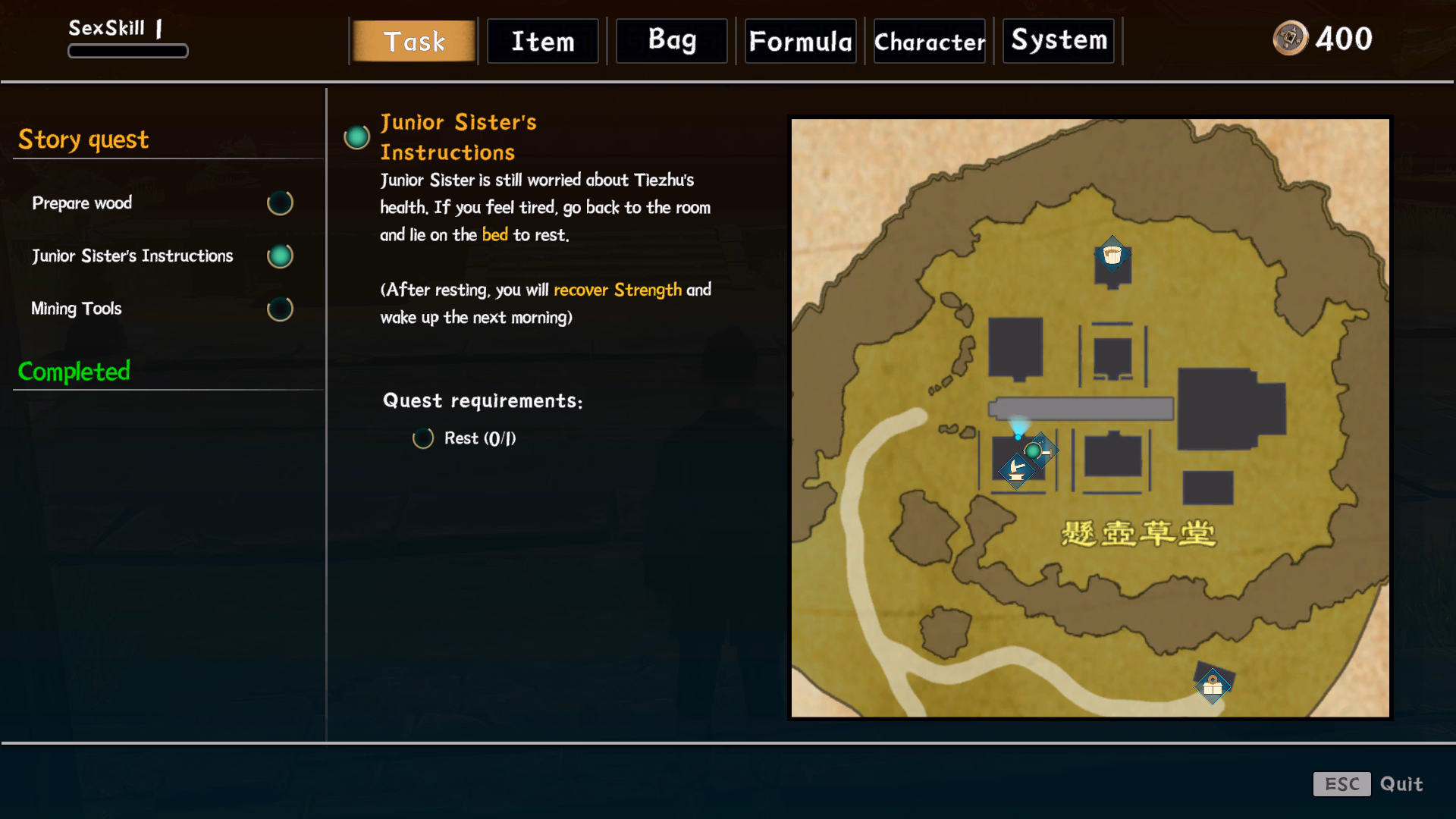Switch to the Item tab

[542, 41]
